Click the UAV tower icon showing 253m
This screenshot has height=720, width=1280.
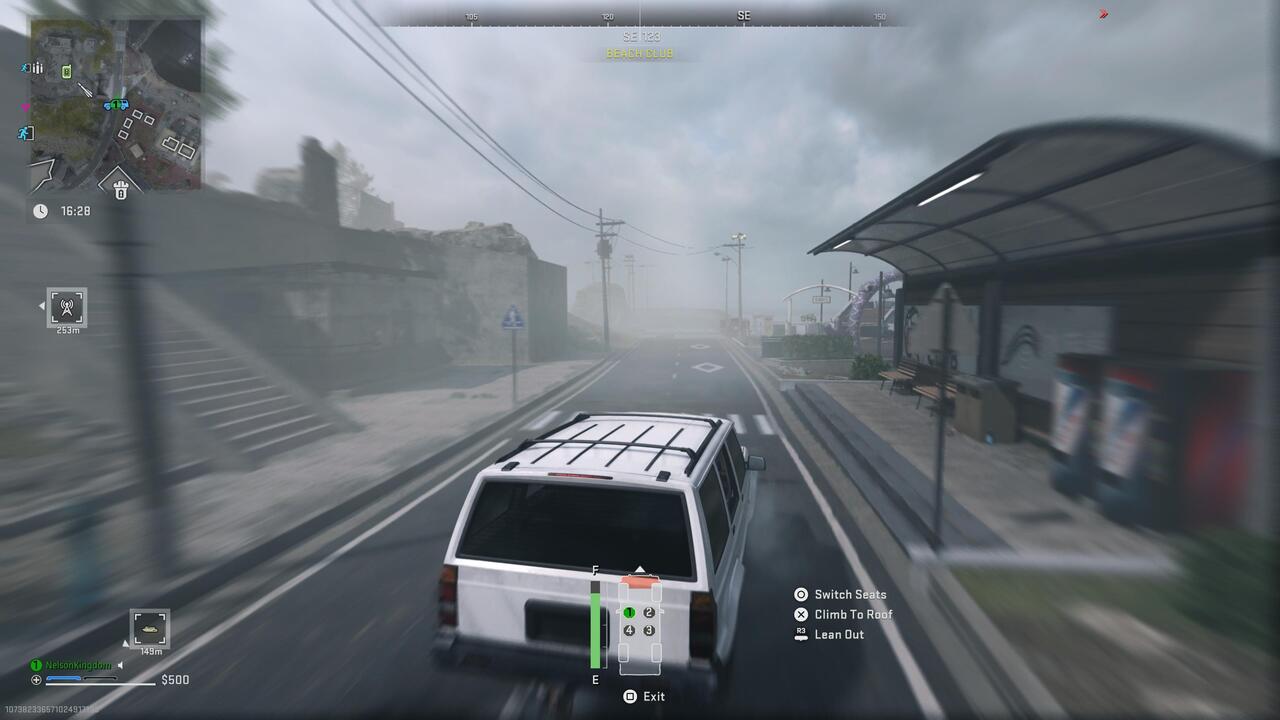coord(68,307)
